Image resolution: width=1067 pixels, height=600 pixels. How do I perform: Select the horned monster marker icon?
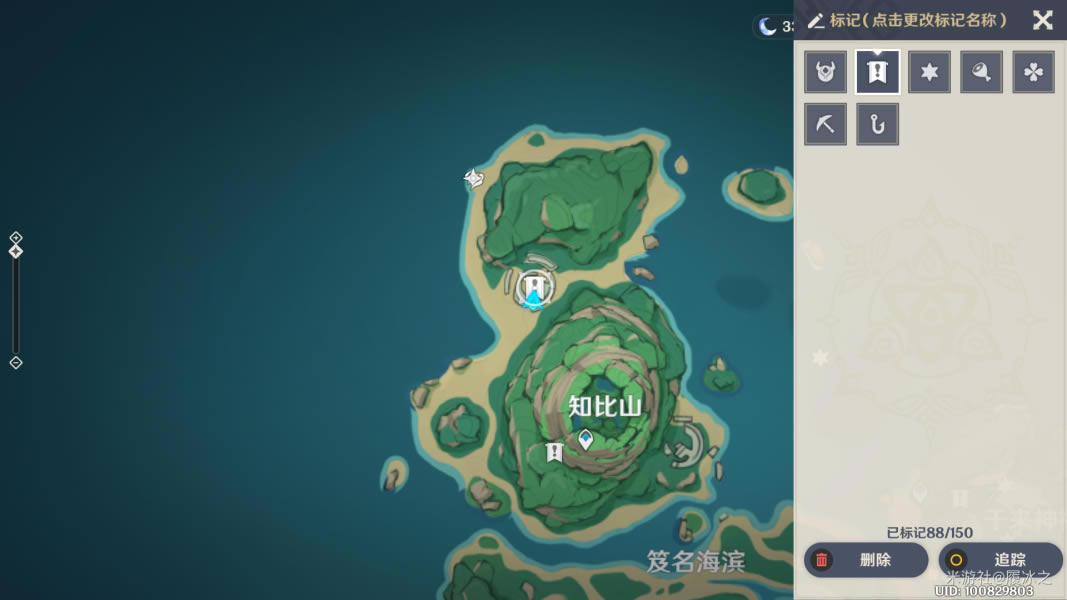[x=826, y=72]
